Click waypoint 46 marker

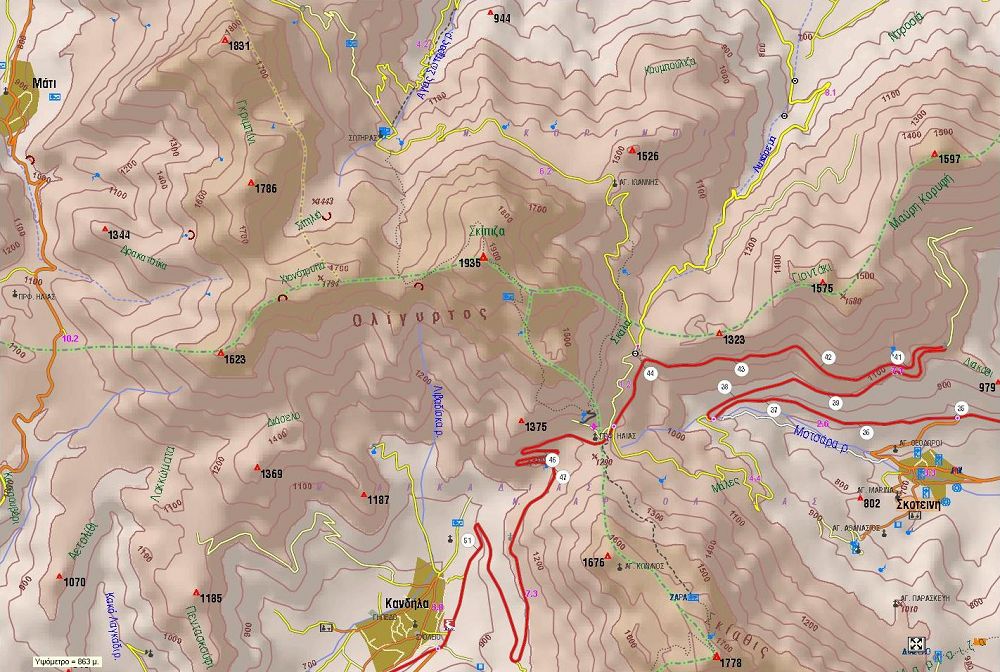click(552, 460)
